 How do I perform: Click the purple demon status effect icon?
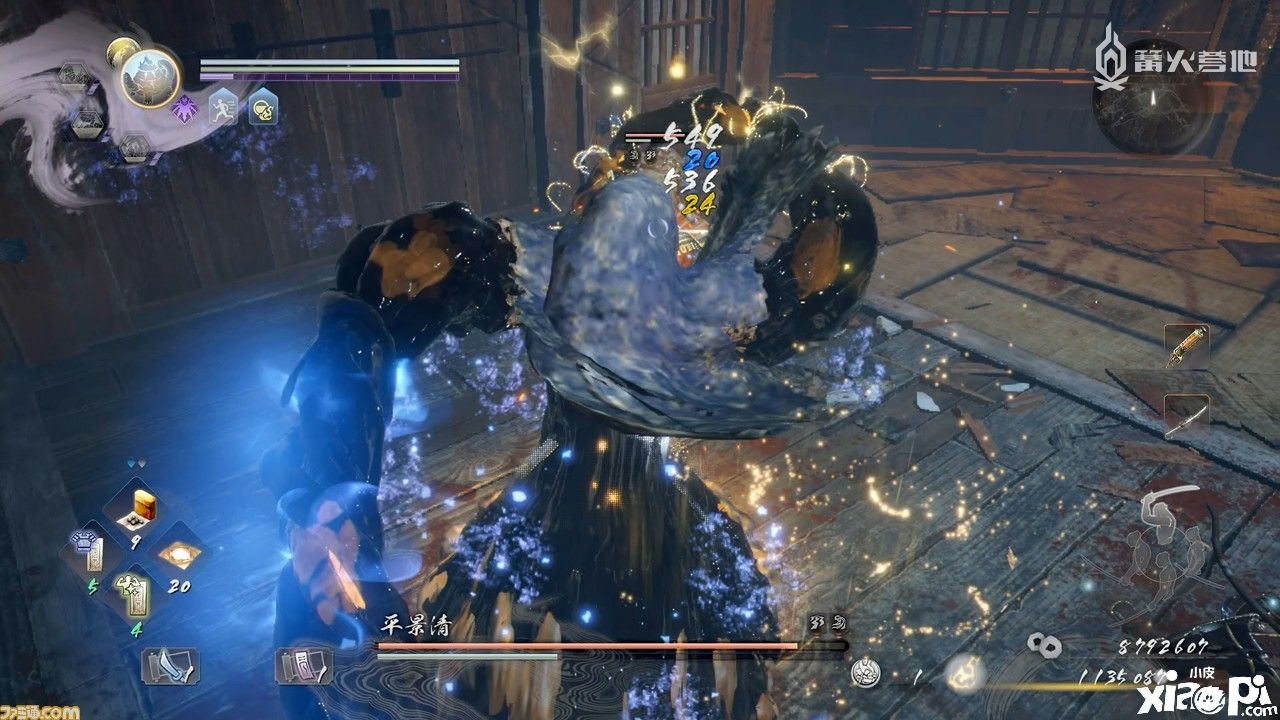[185, 107]
